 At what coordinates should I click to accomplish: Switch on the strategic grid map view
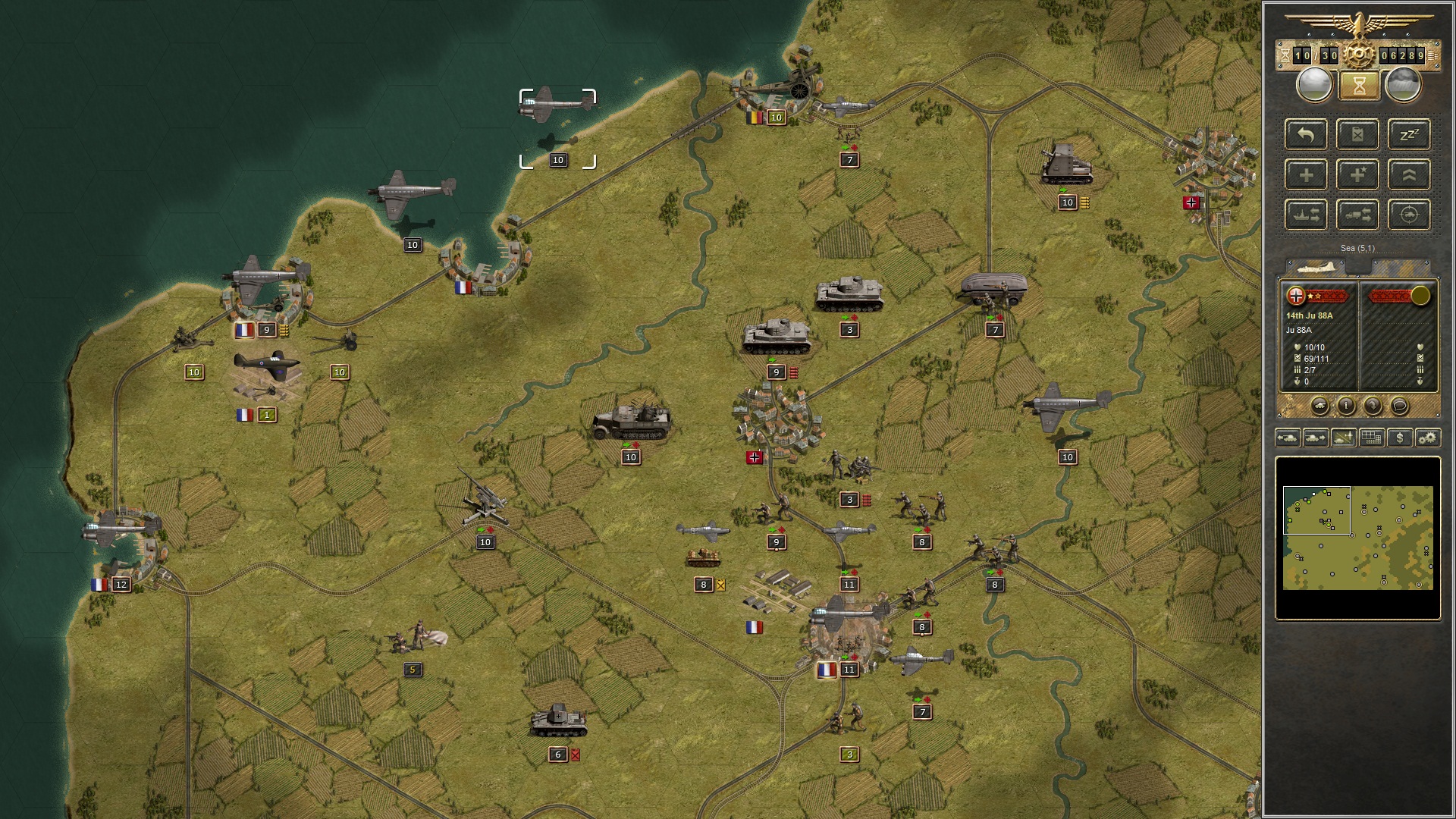point(1371,438)
